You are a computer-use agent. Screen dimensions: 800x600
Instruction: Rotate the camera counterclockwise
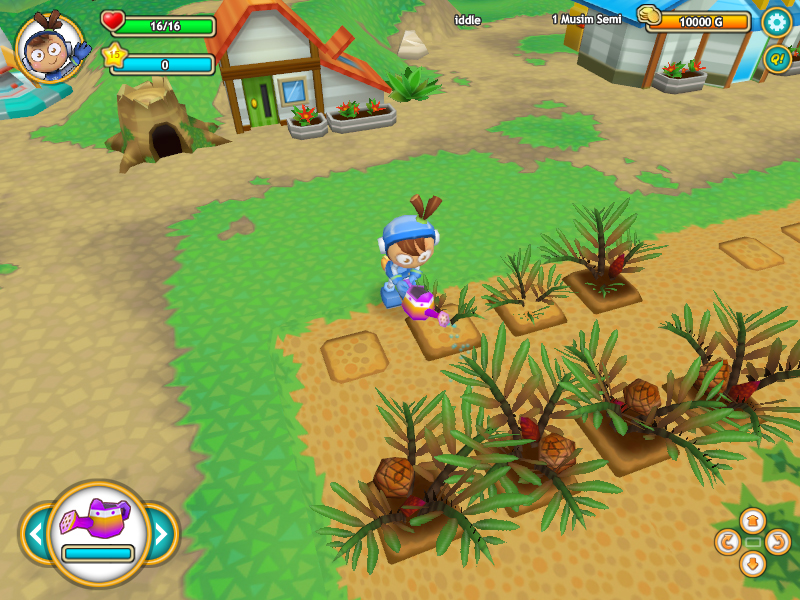pos(728,542)
